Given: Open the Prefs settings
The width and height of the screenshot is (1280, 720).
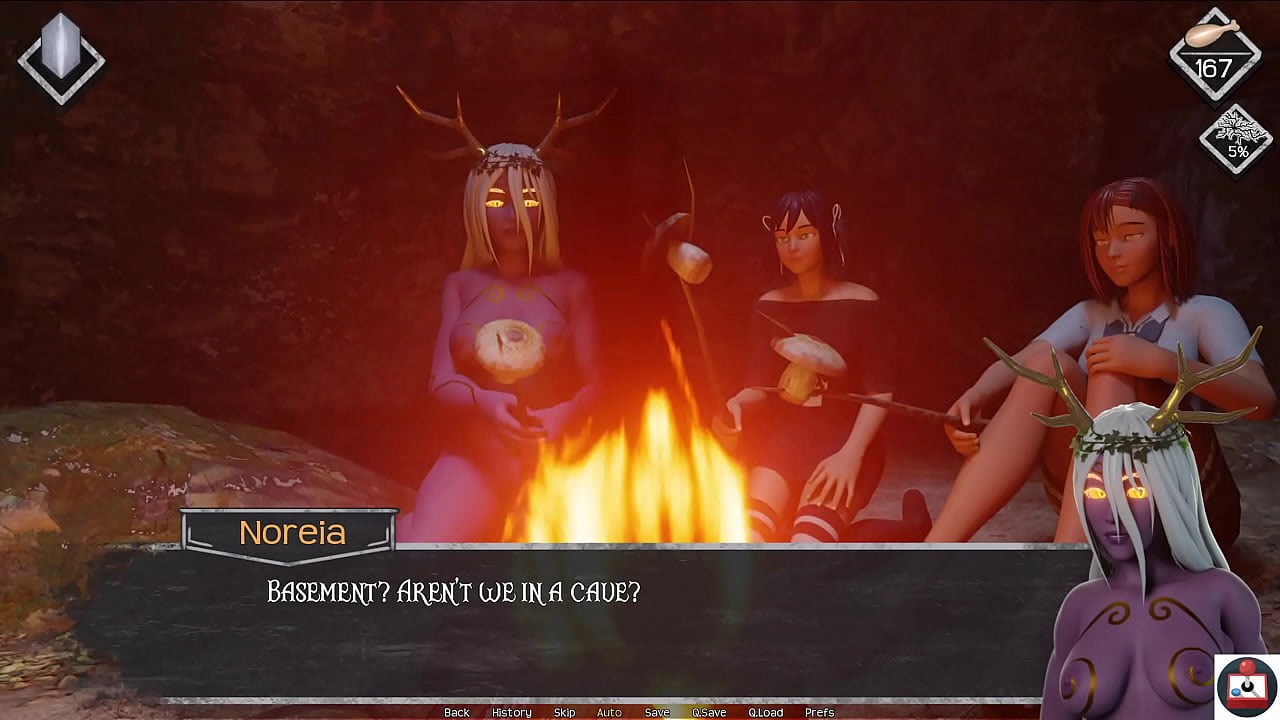Looking at the screenshot, I should (x=820, y=712).
